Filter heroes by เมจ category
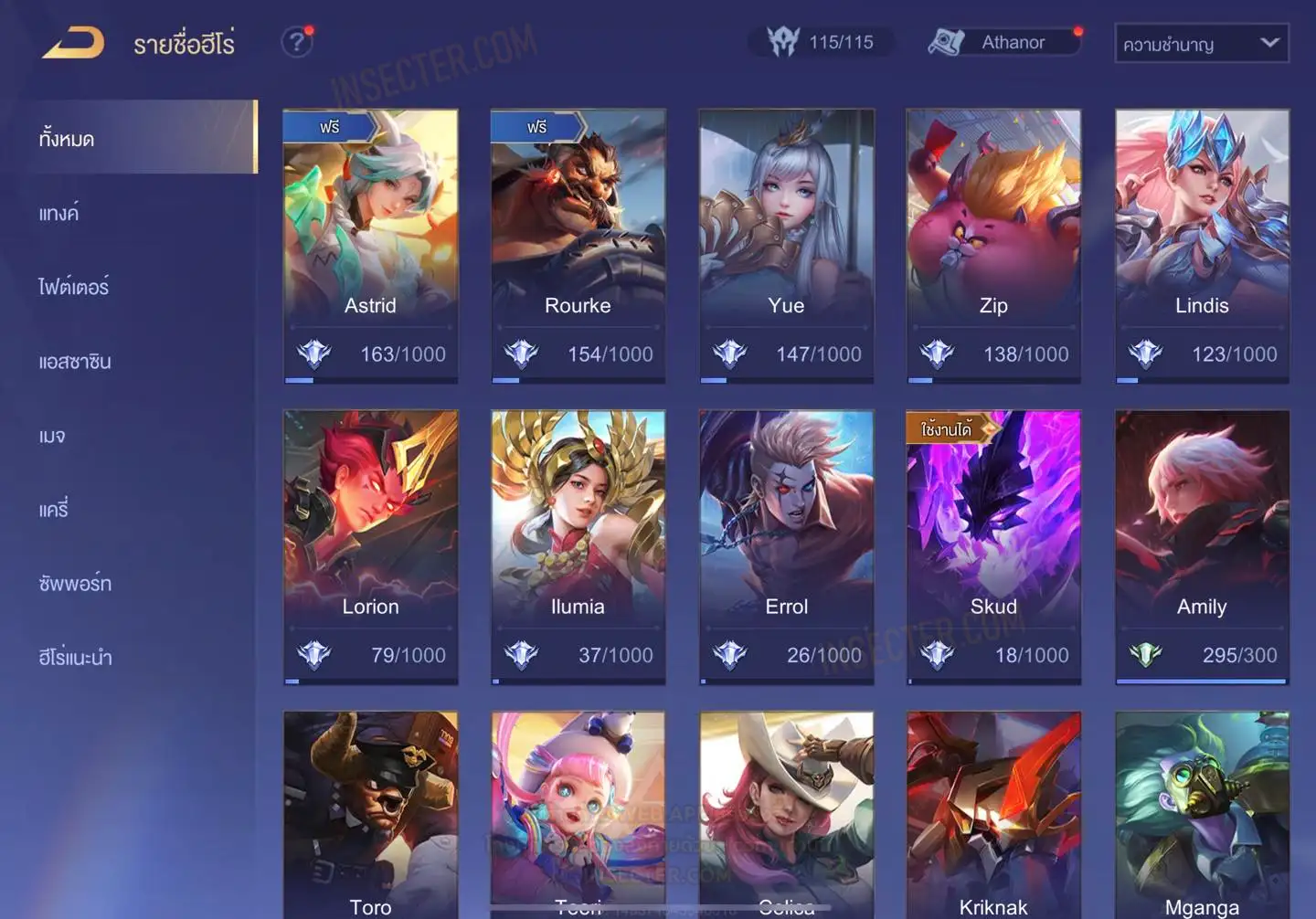 point(52,436)
